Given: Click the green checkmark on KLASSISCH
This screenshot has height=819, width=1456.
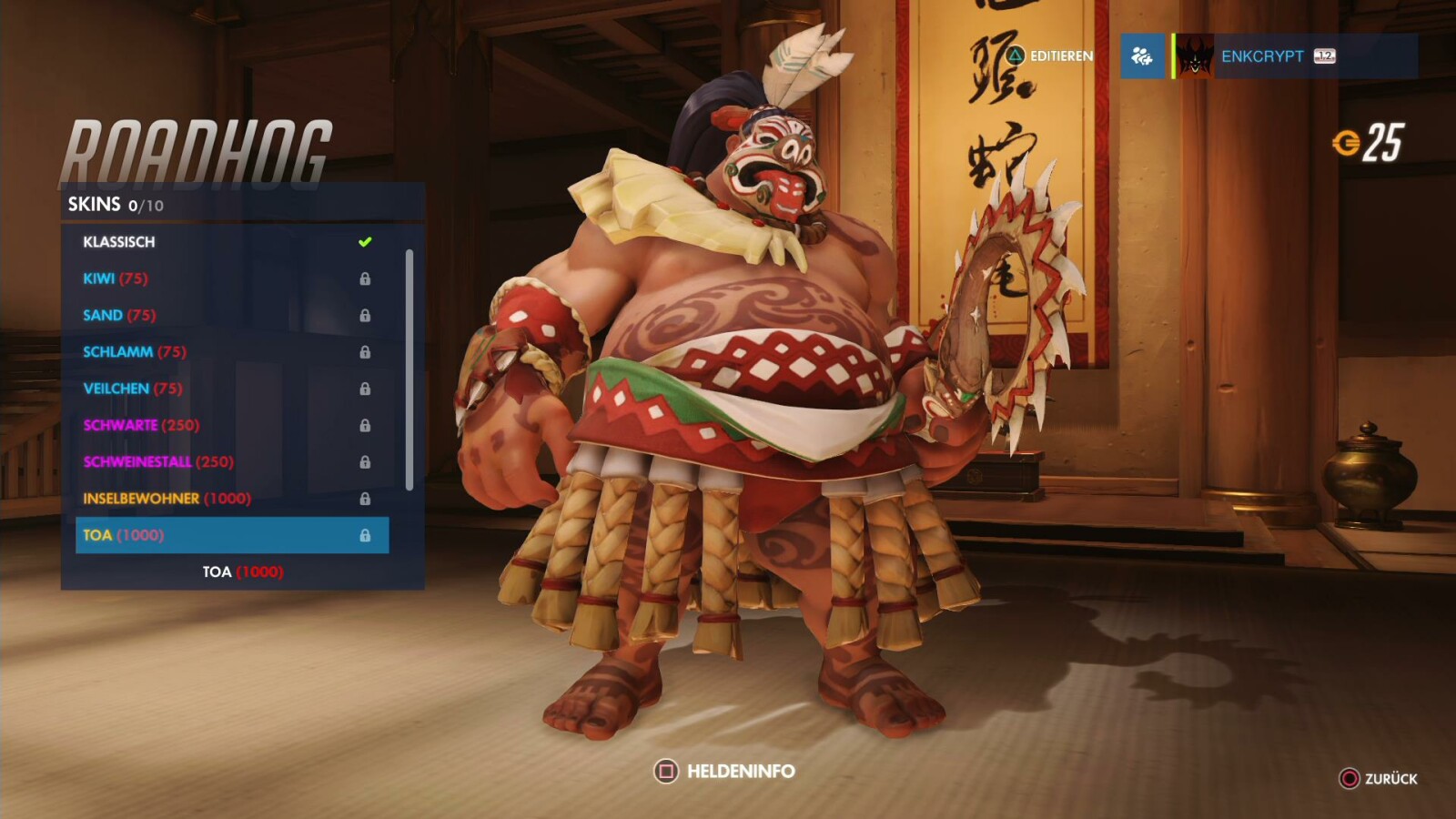Looking at the screenshot, I should click(x=365, y=241).
